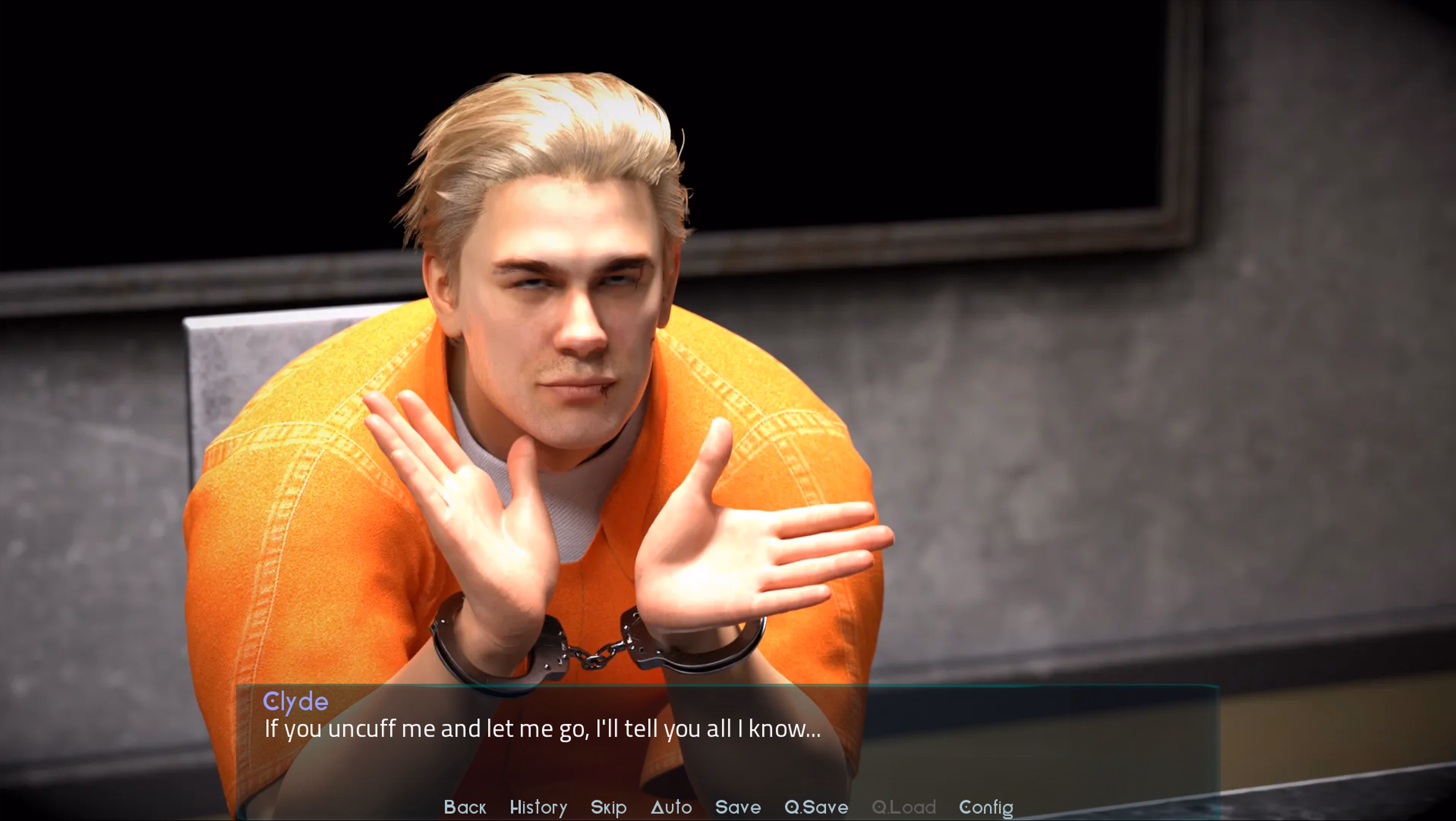Click Q.Save to quick save

point(816,807)
